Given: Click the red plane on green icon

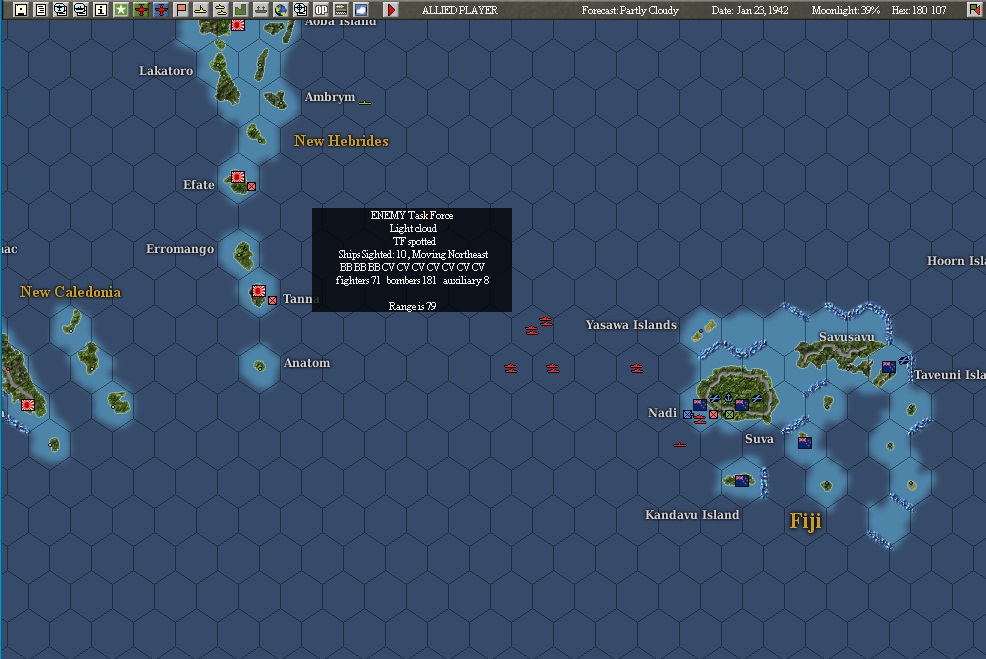Looking at the screenshot, I should pyautogui.click(x=141, y=10).
